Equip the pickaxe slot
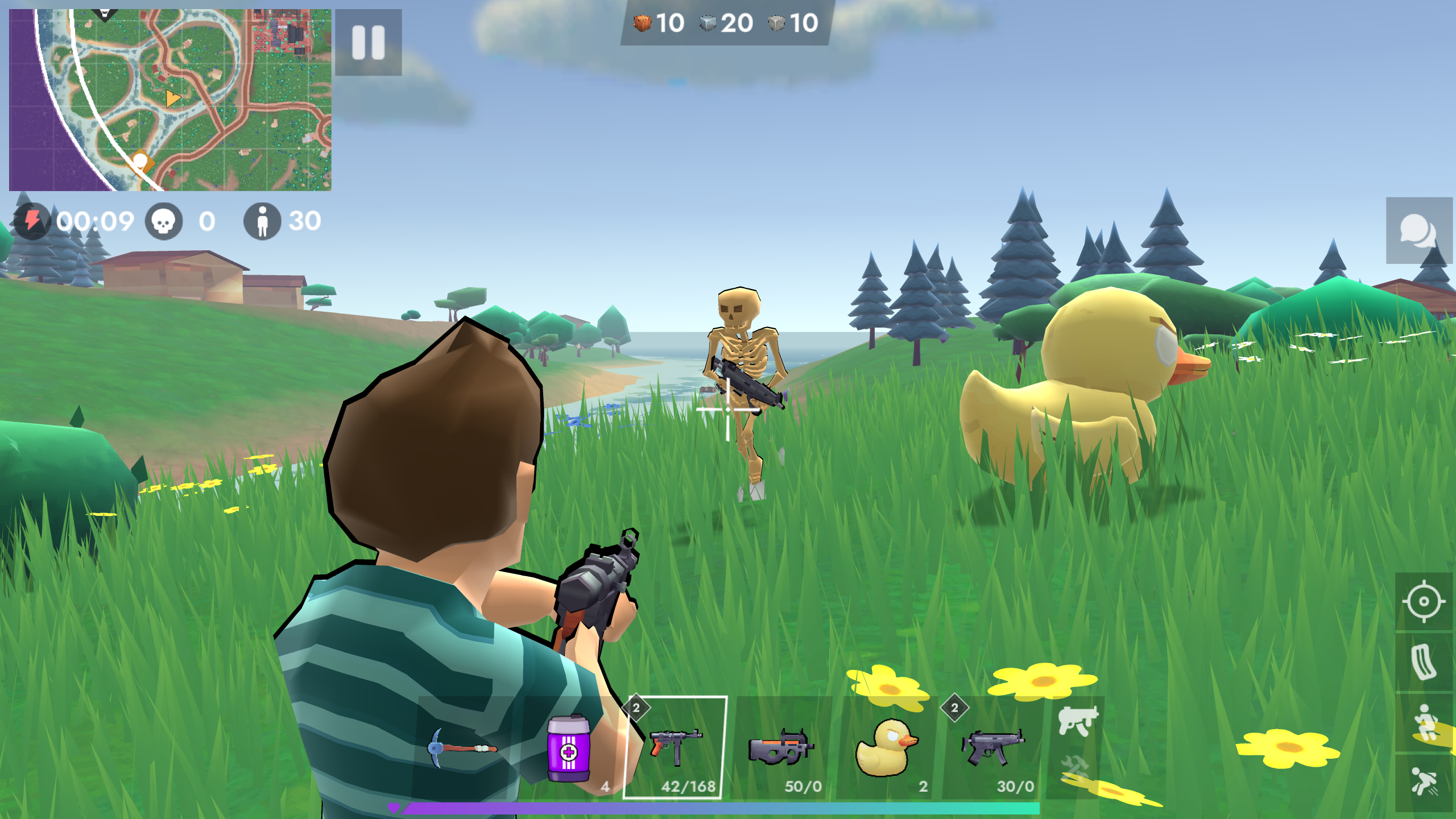The image size is (1456, 819). click(x=462, y=748)
